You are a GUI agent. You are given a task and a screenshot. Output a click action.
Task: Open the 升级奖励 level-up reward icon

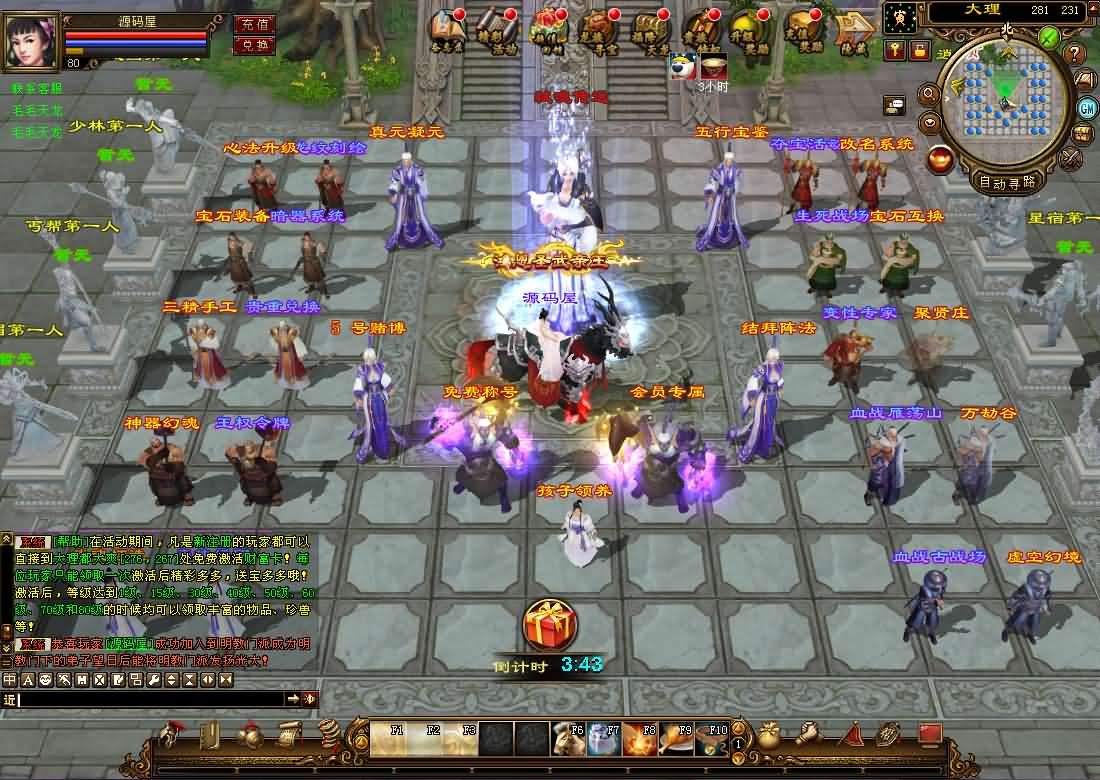750,31
